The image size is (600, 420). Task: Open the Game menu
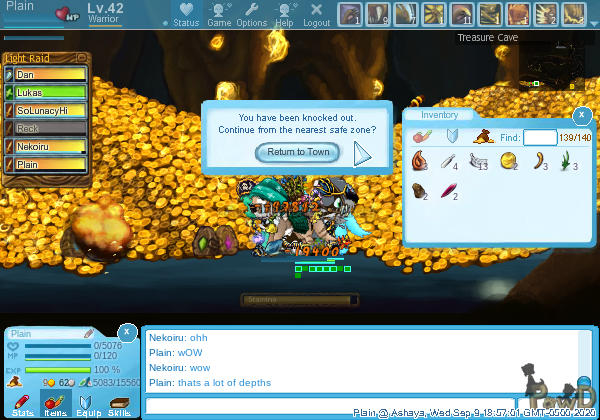(219, 14)
